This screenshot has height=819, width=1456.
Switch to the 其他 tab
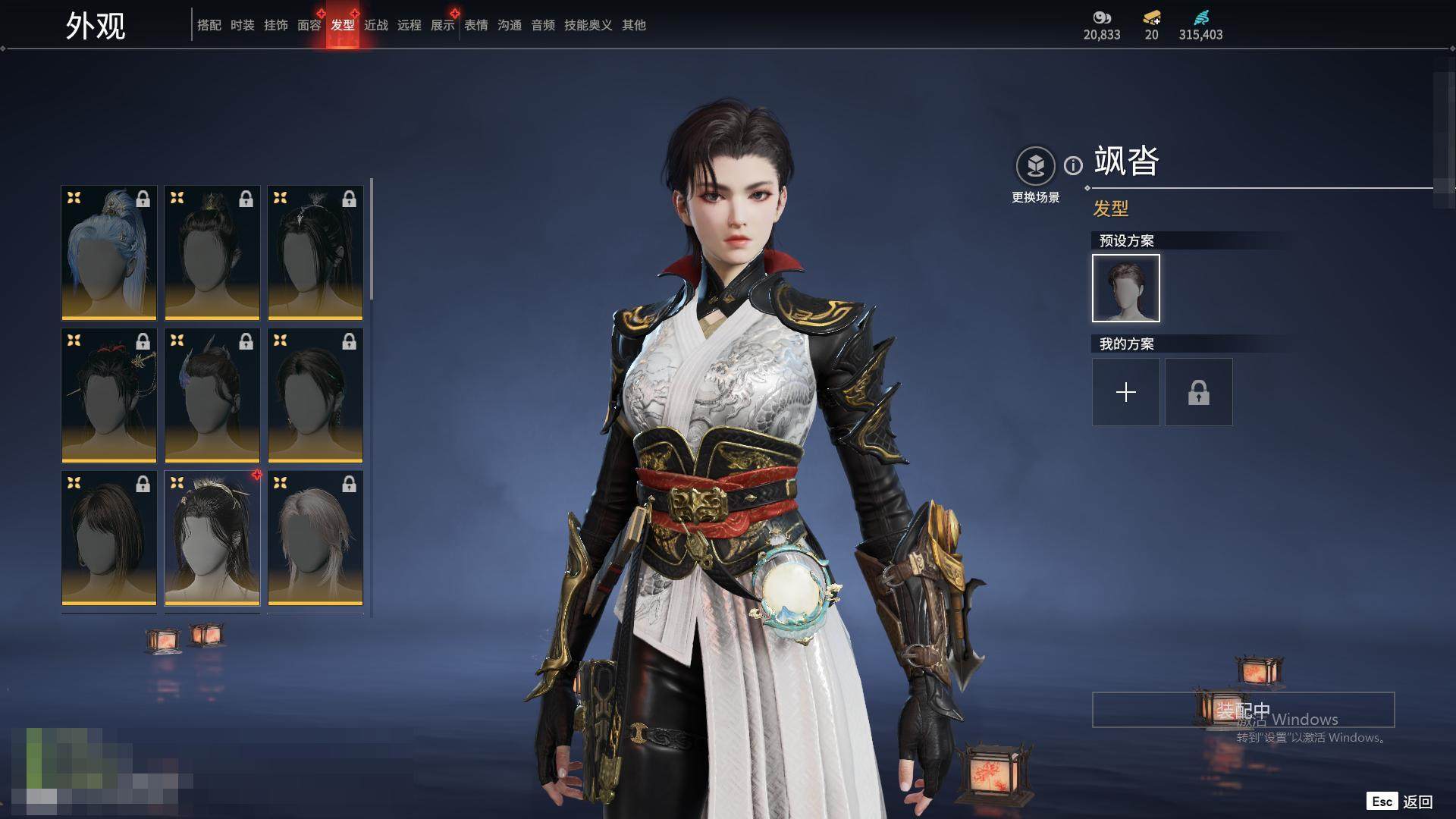pos(633,25)
